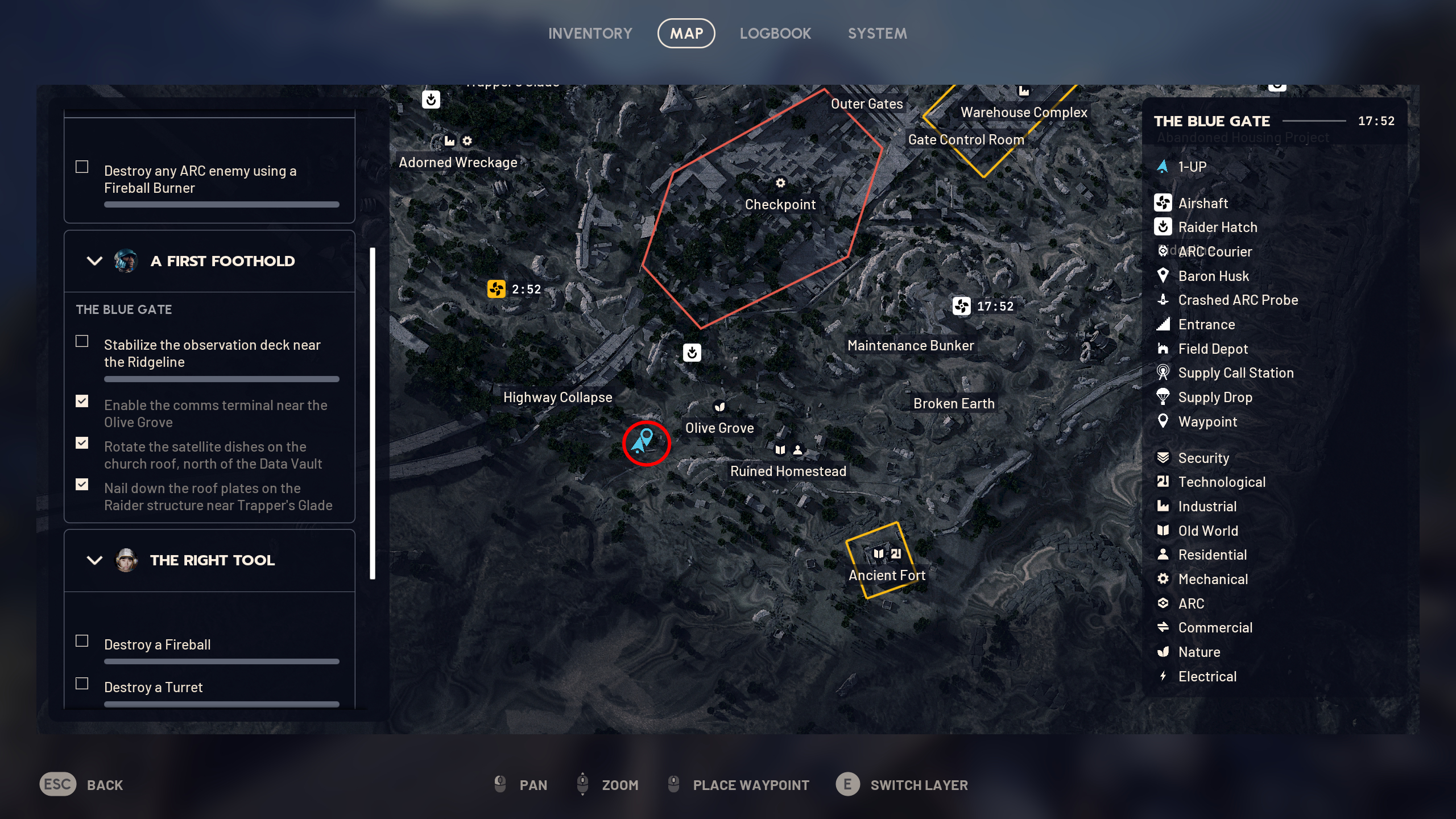Check the 'Destroy a Fireball' objective
Viewport: 1456px width, 819px height.
[x=82, y=641]
